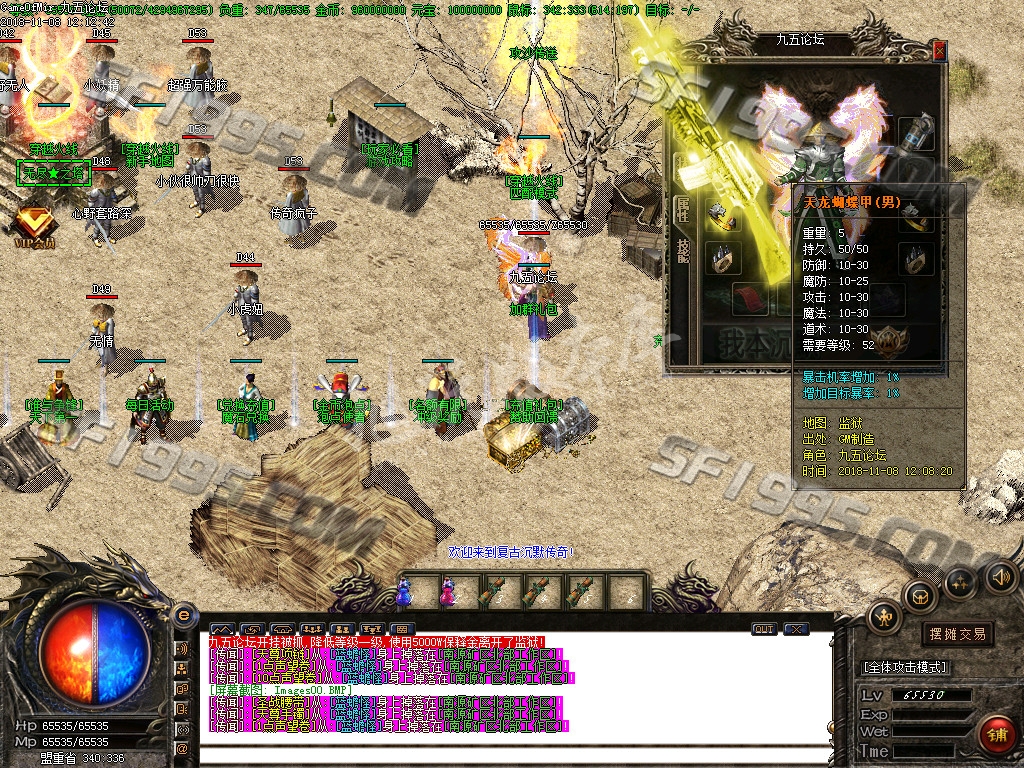Toggle game sound with the speaker icon
This screenshot has width=1024, height=768.
pyautogui.click(x=1000, y=576)
